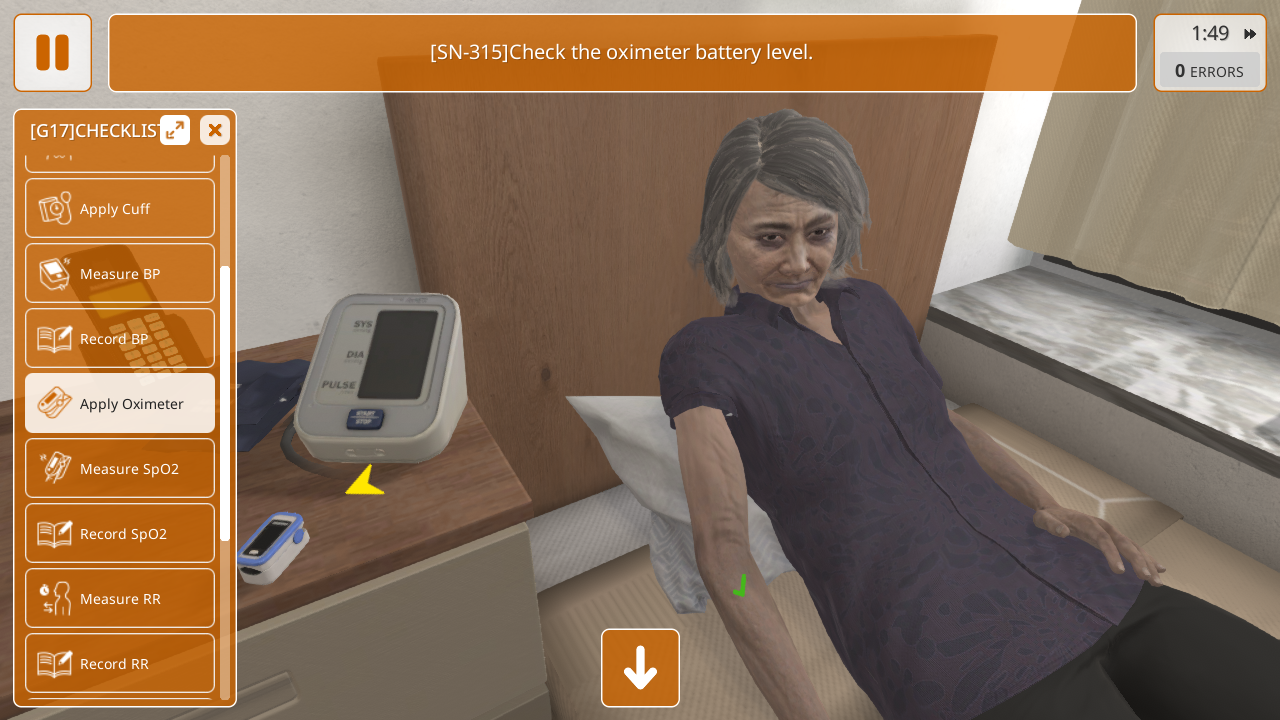Select the Apply Oximeter checklist step
This screenshot has height=720, width=1280.
point(120,404)
